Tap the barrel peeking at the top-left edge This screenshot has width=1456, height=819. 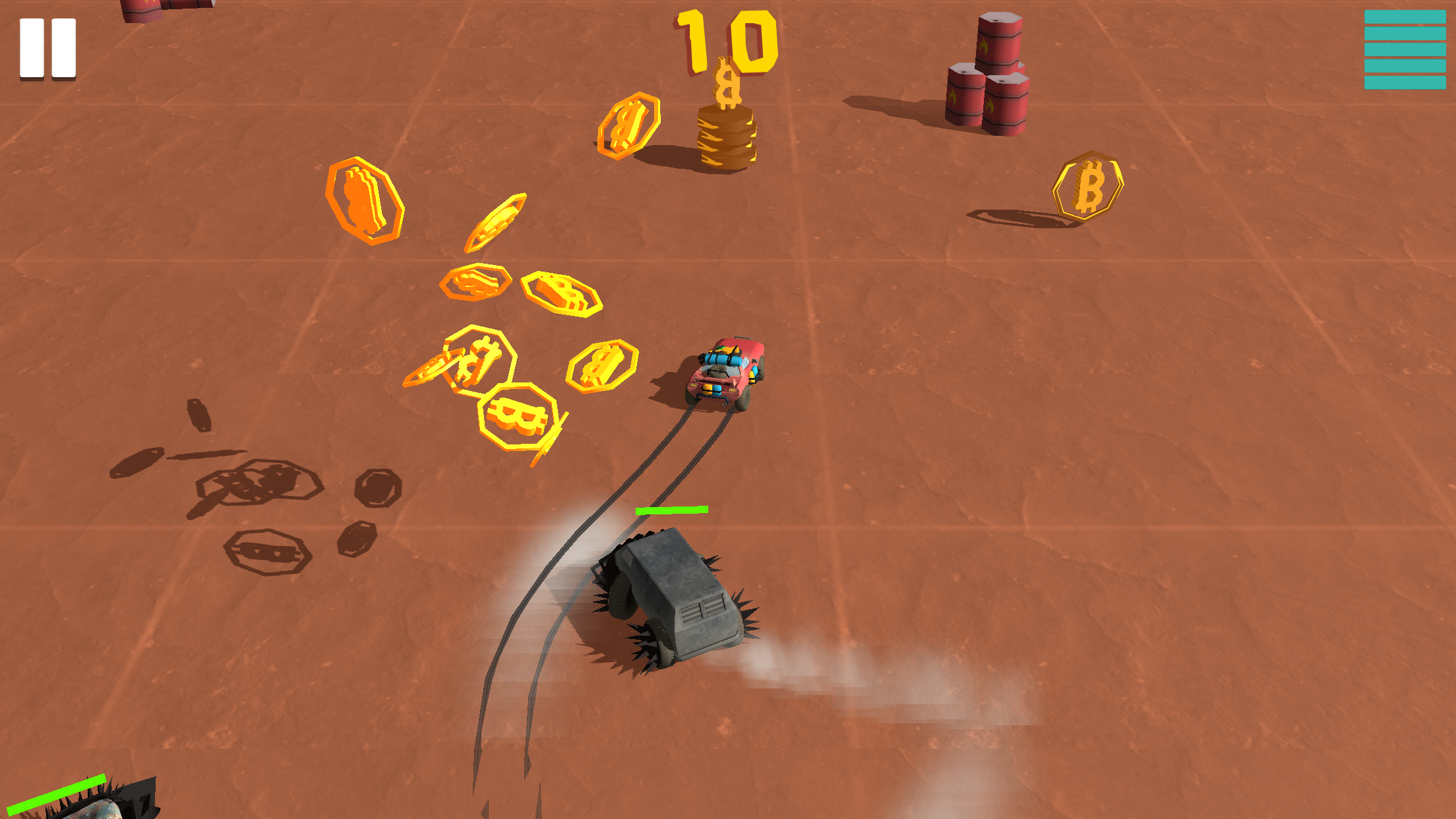tap(140, 10)
